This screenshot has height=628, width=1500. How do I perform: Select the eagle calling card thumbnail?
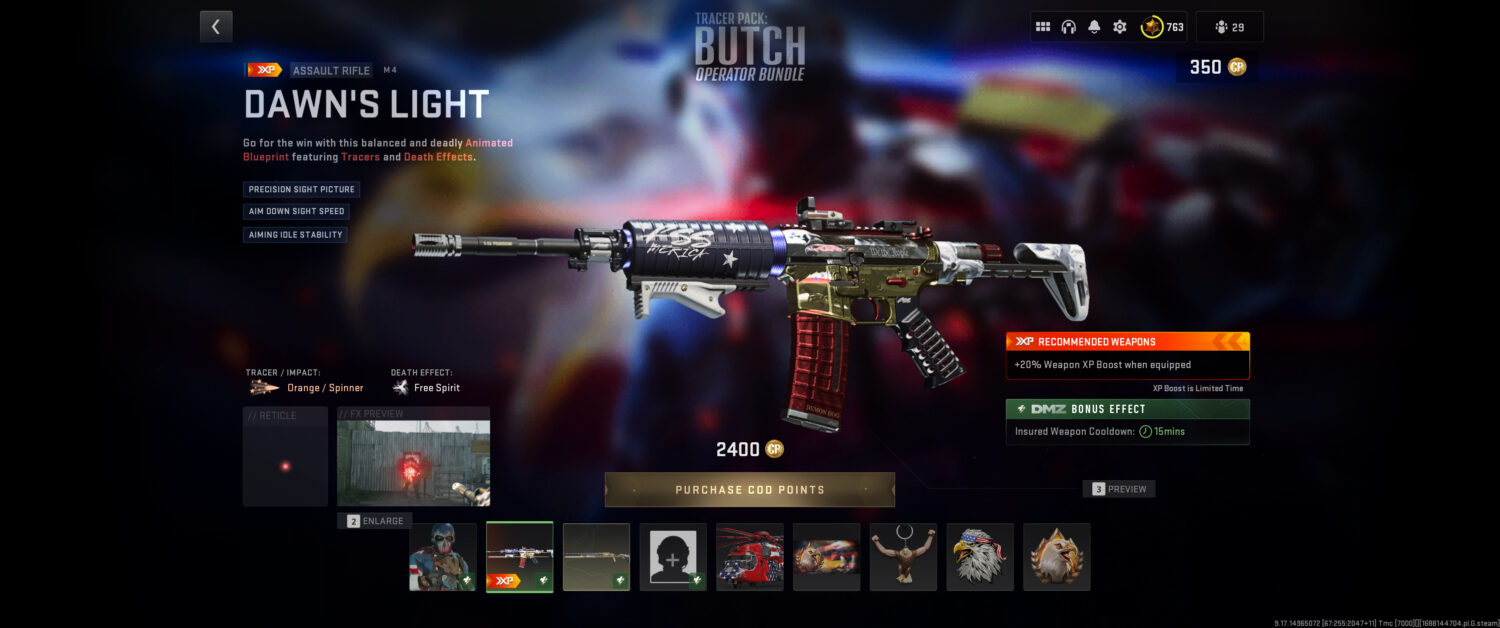click(826, 557)
